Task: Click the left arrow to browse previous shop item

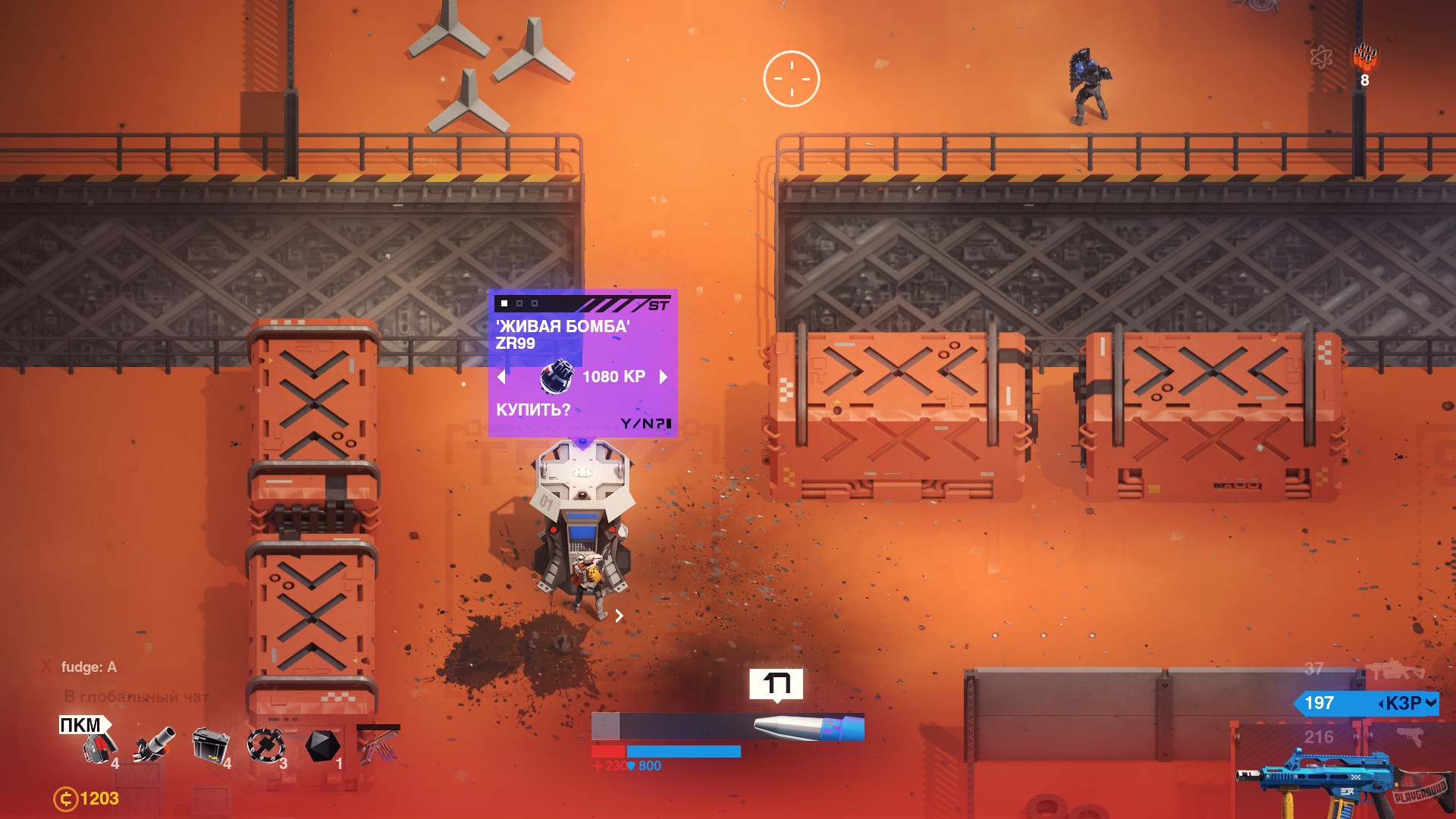Action: pyautogui.click(x=502, y=377)
